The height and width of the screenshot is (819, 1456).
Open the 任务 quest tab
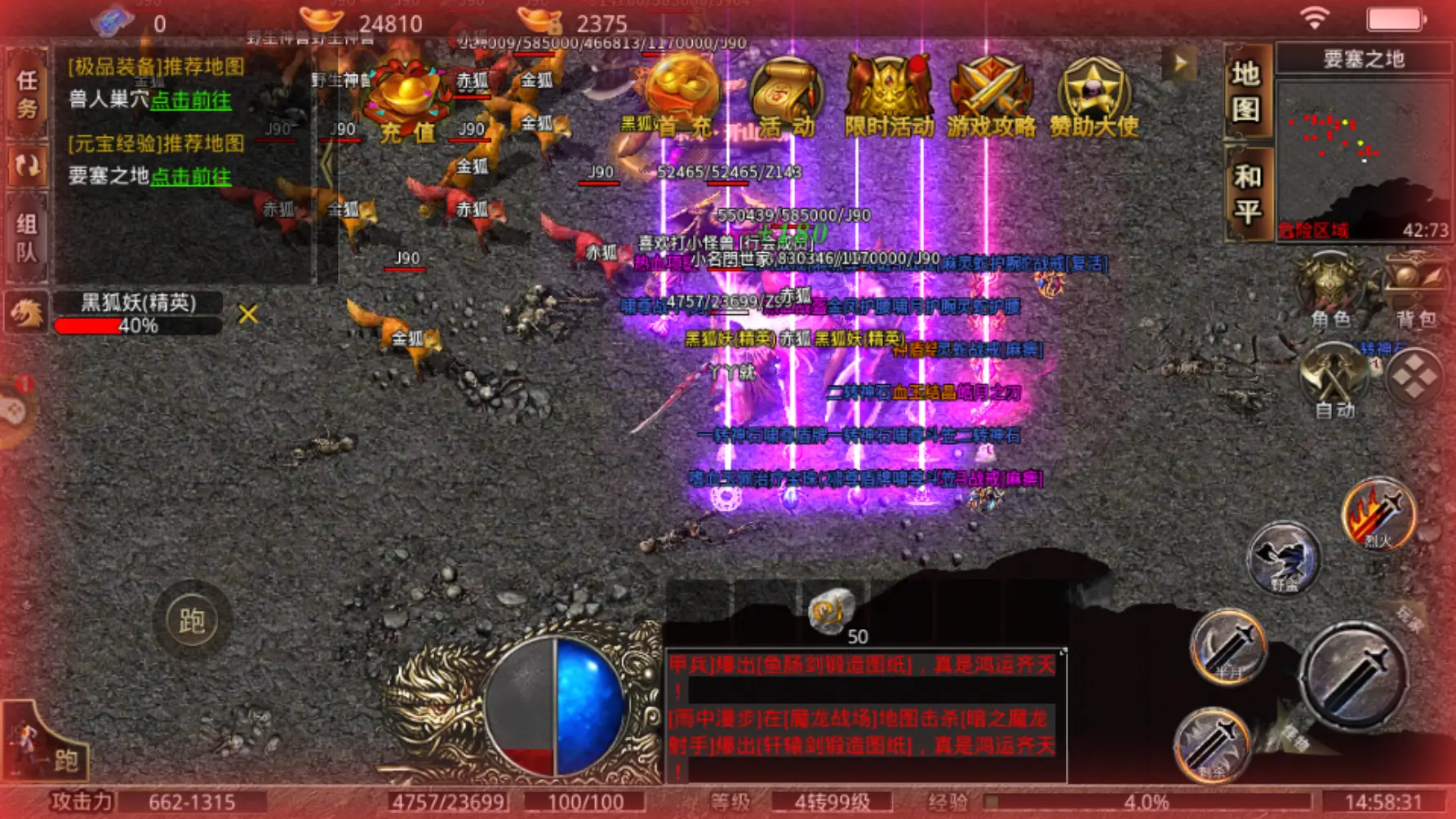(27, 92)
